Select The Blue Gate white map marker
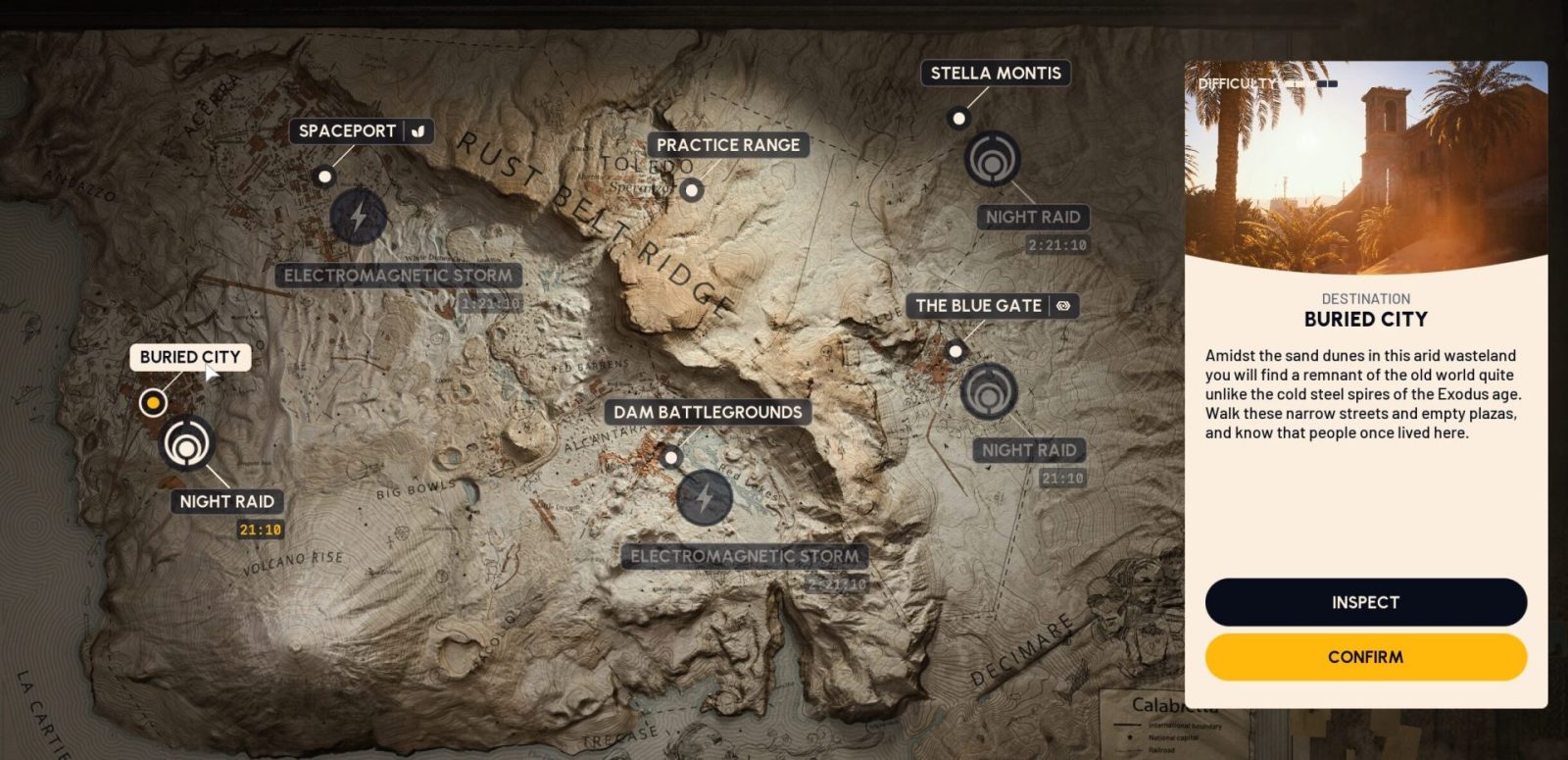 coord(954,349)
